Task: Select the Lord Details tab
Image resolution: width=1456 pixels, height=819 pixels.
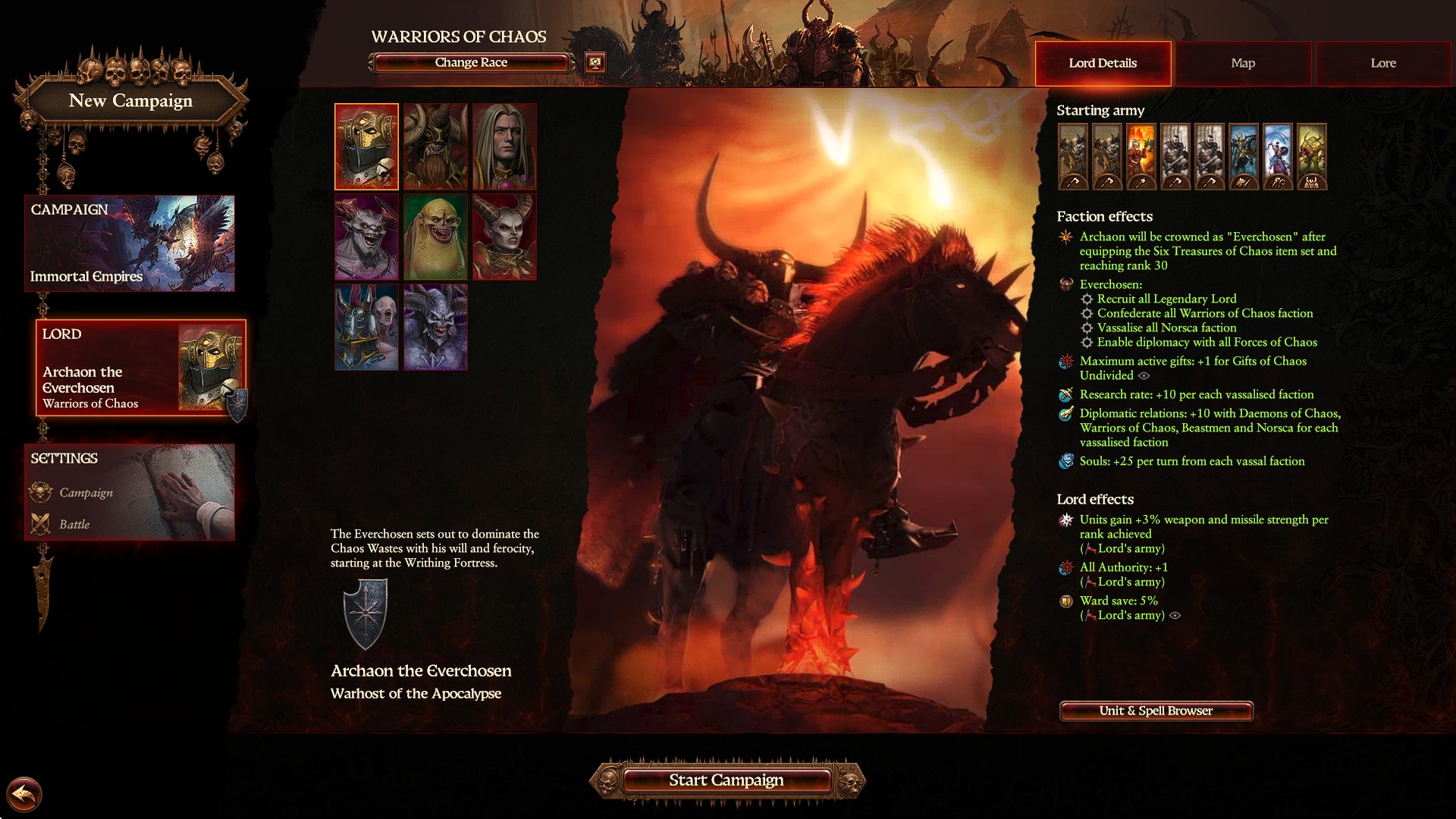Action: 1103,64
